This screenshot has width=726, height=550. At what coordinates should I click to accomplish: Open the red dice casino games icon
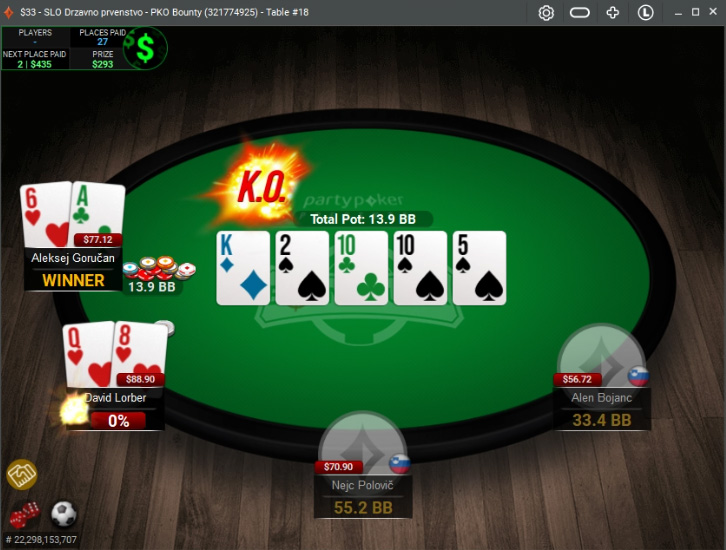23,515
